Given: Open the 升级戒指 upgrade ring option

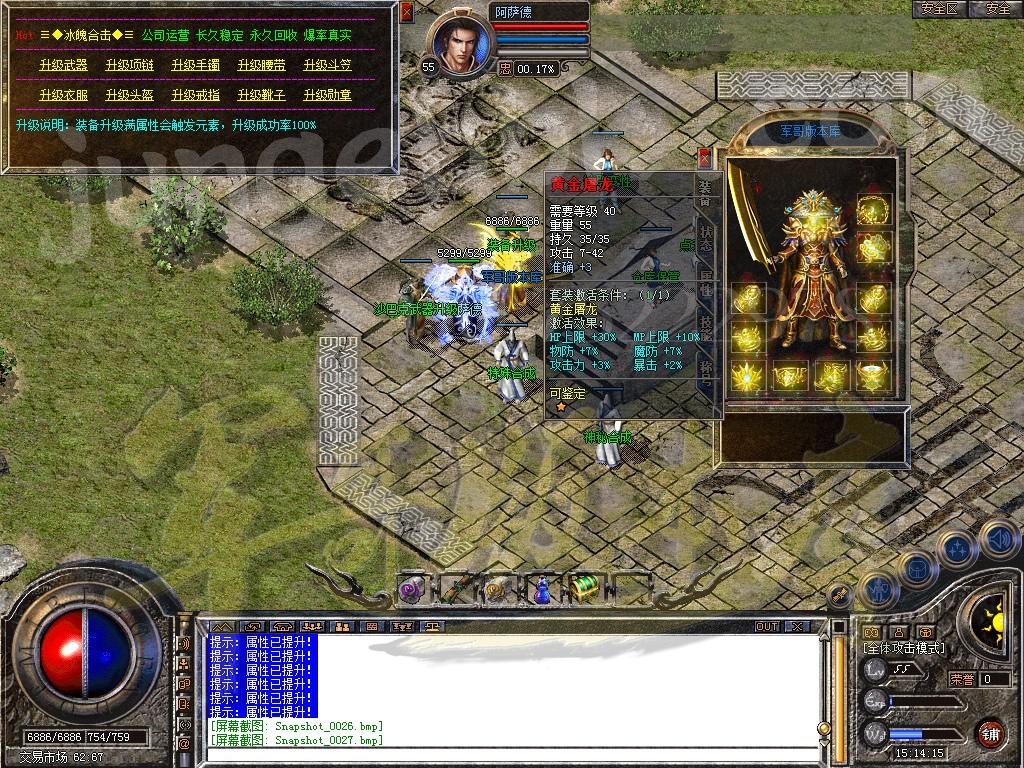Looking at the screenshot, I should tap(195, 95).
